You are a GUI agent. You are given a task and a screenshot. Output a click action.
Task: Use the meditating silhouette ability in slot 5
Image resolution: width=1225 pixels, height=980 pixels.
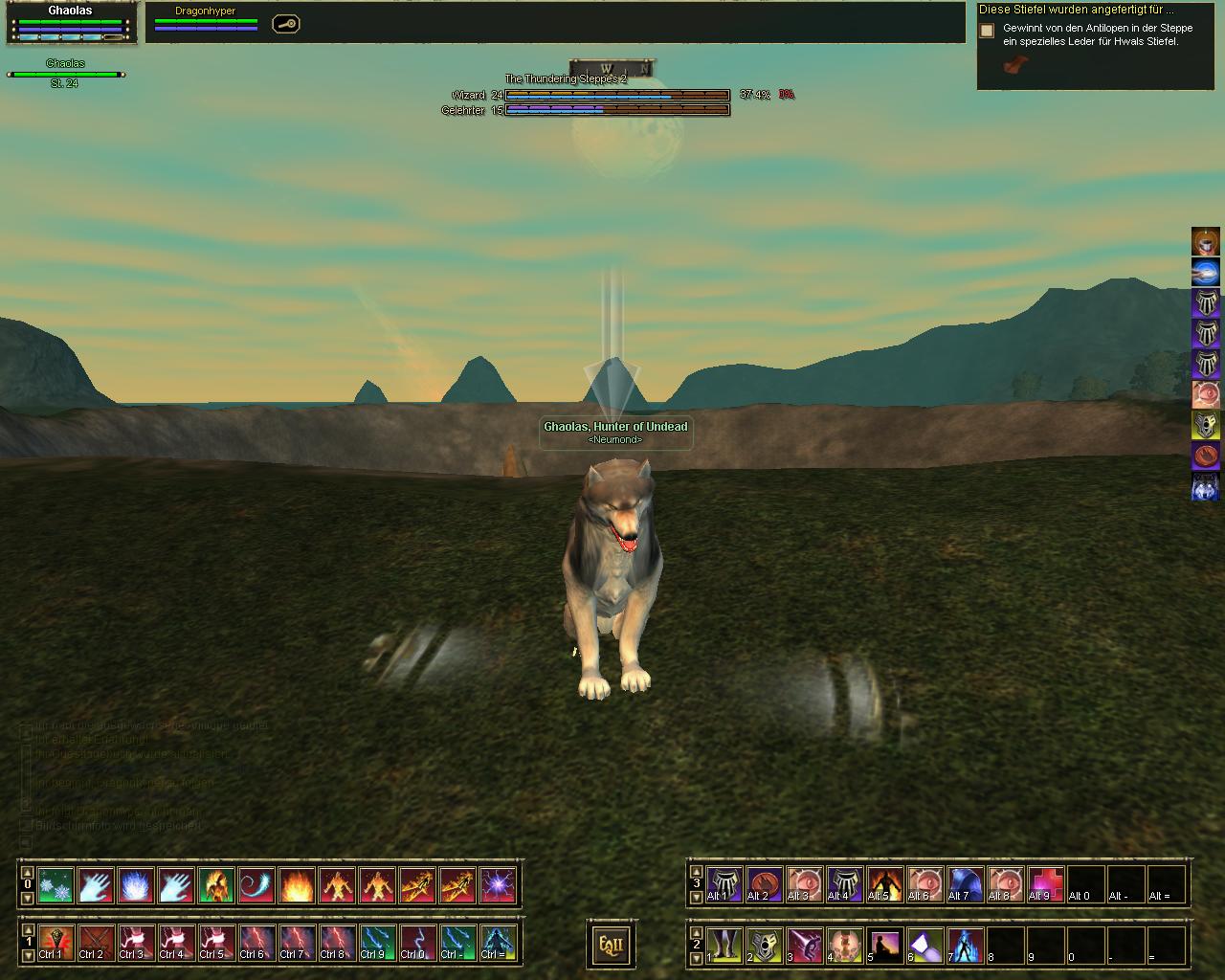(884, 946)
